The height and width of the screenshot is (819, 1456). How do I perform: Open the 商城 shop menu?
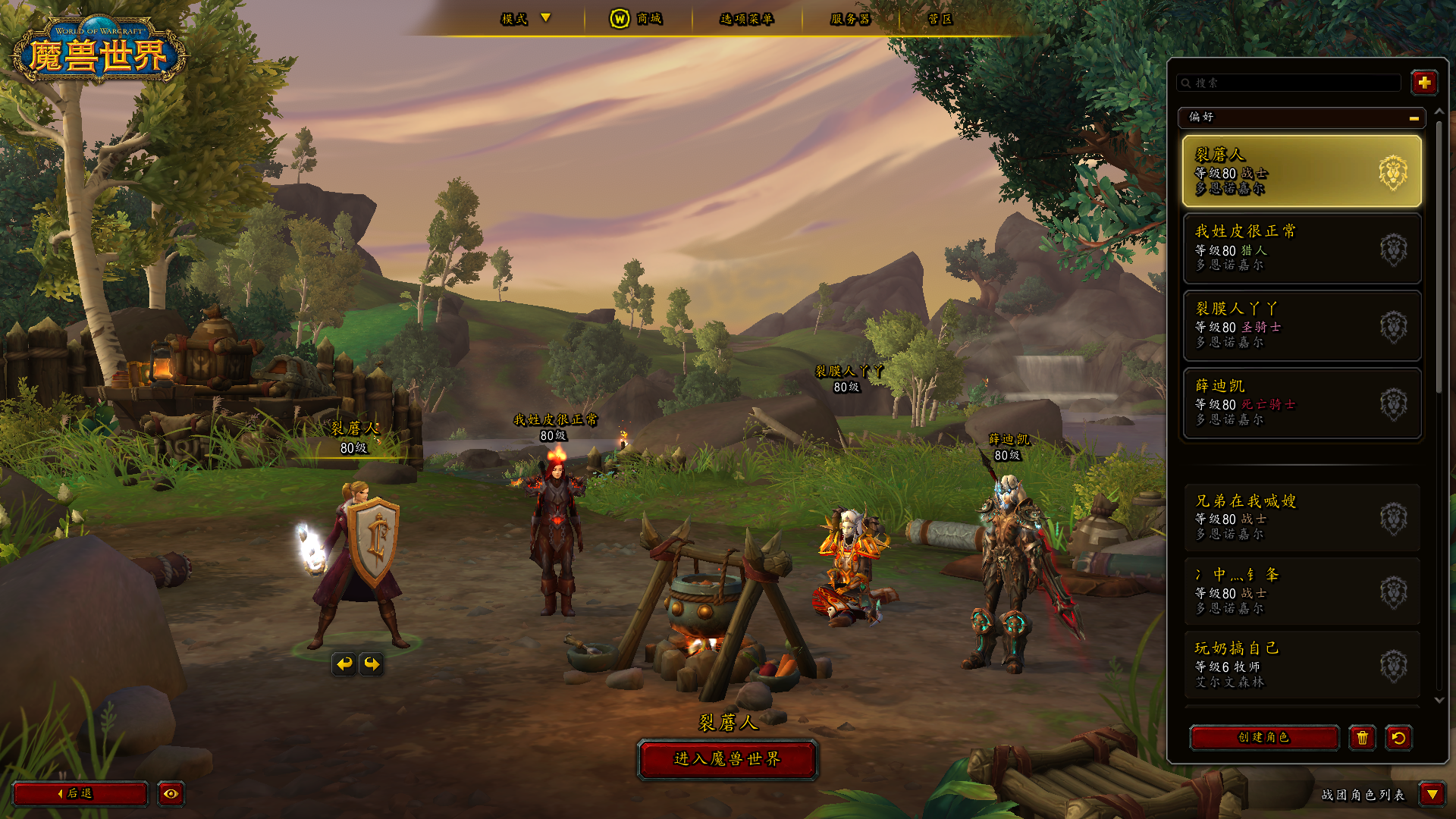pyautogui.click(x=637, y=19)
